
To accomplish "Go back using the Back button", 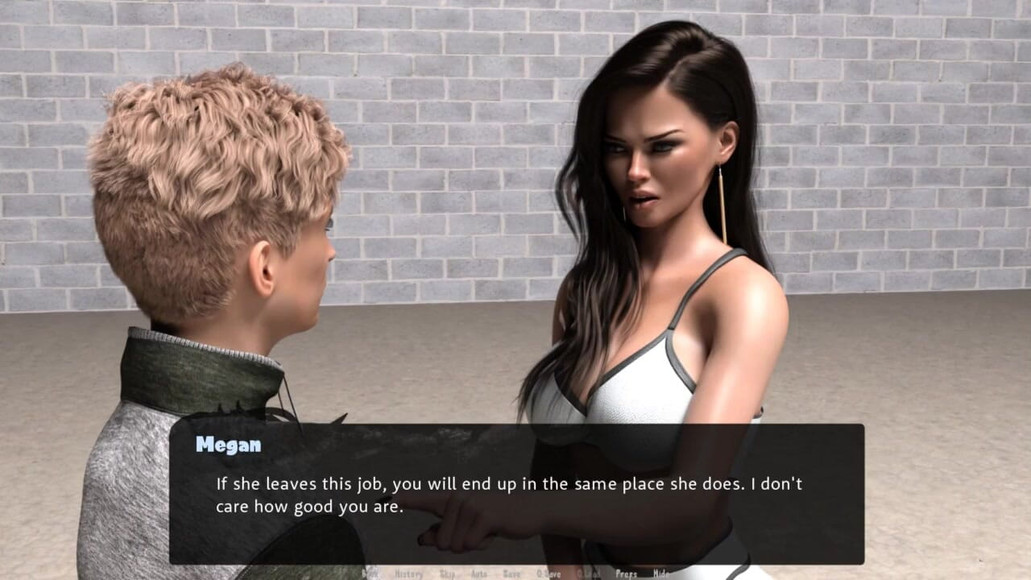I will (x=370, y=574).
